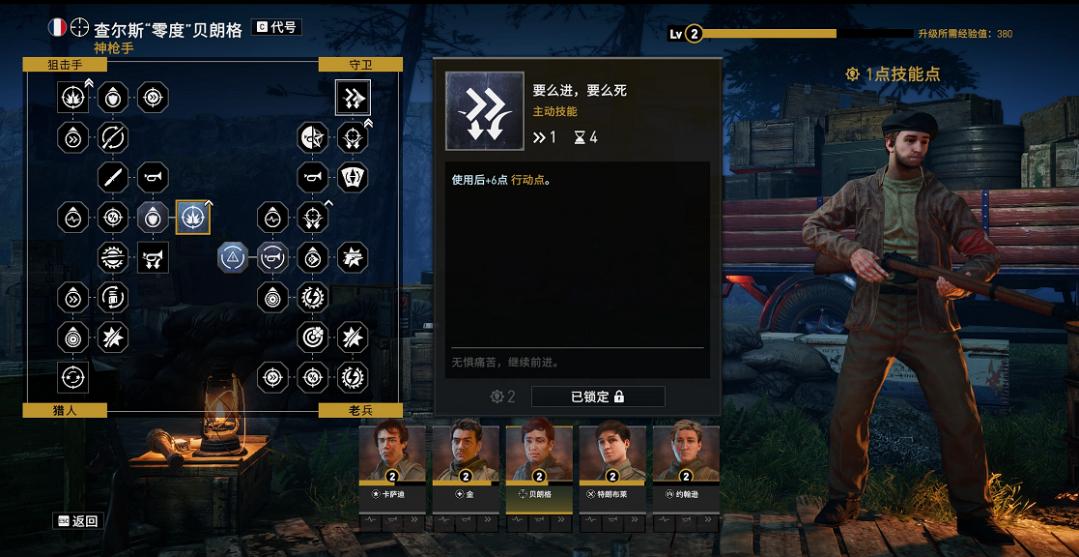The width and height of the screenshot is (1079, 557).
Task: Choose the blue warning triangle skill node
Action: pos(232,257)
